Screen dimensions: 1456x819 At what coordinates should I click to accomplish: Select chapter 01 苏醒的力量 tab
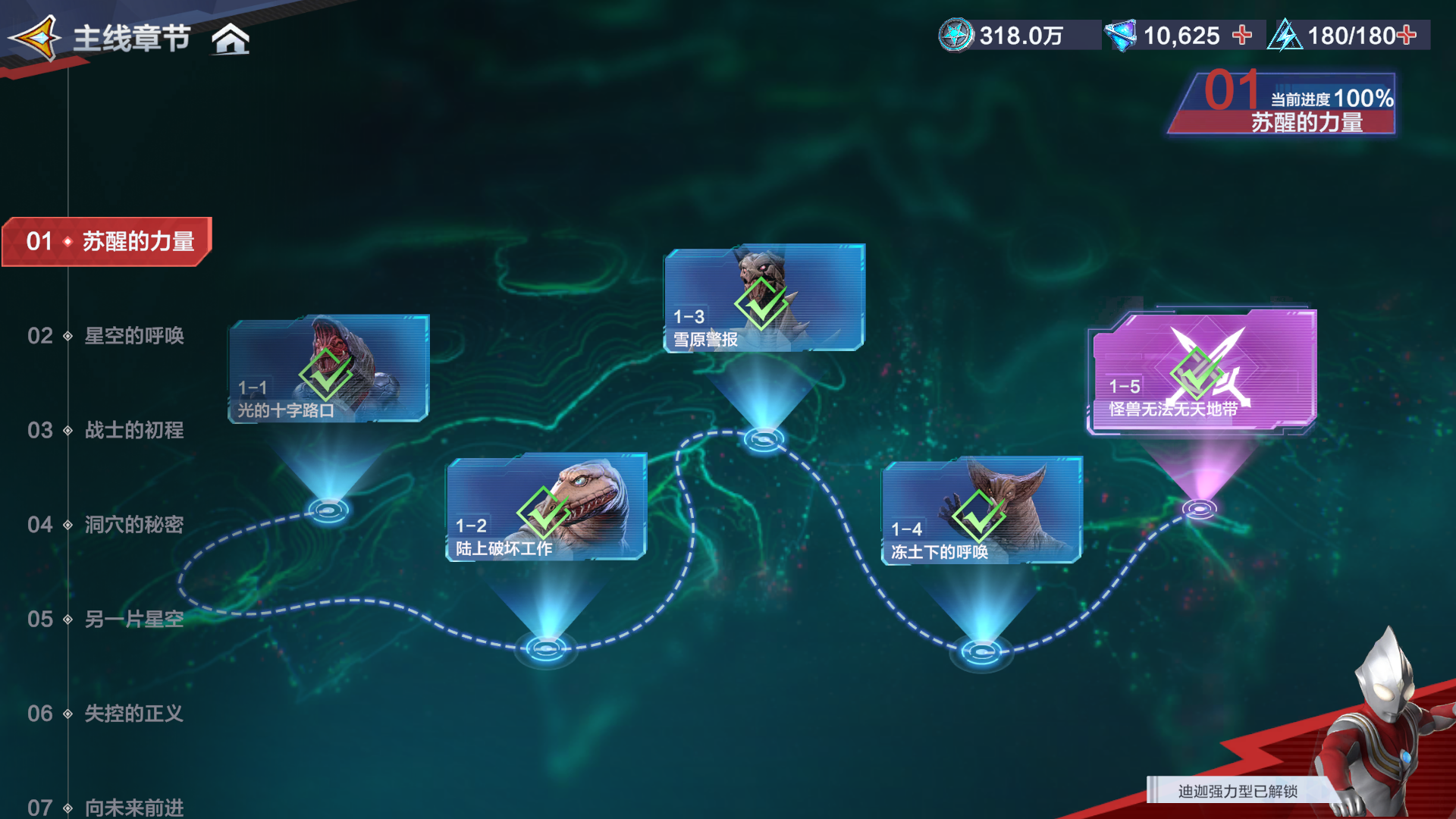tap(107, 242)
